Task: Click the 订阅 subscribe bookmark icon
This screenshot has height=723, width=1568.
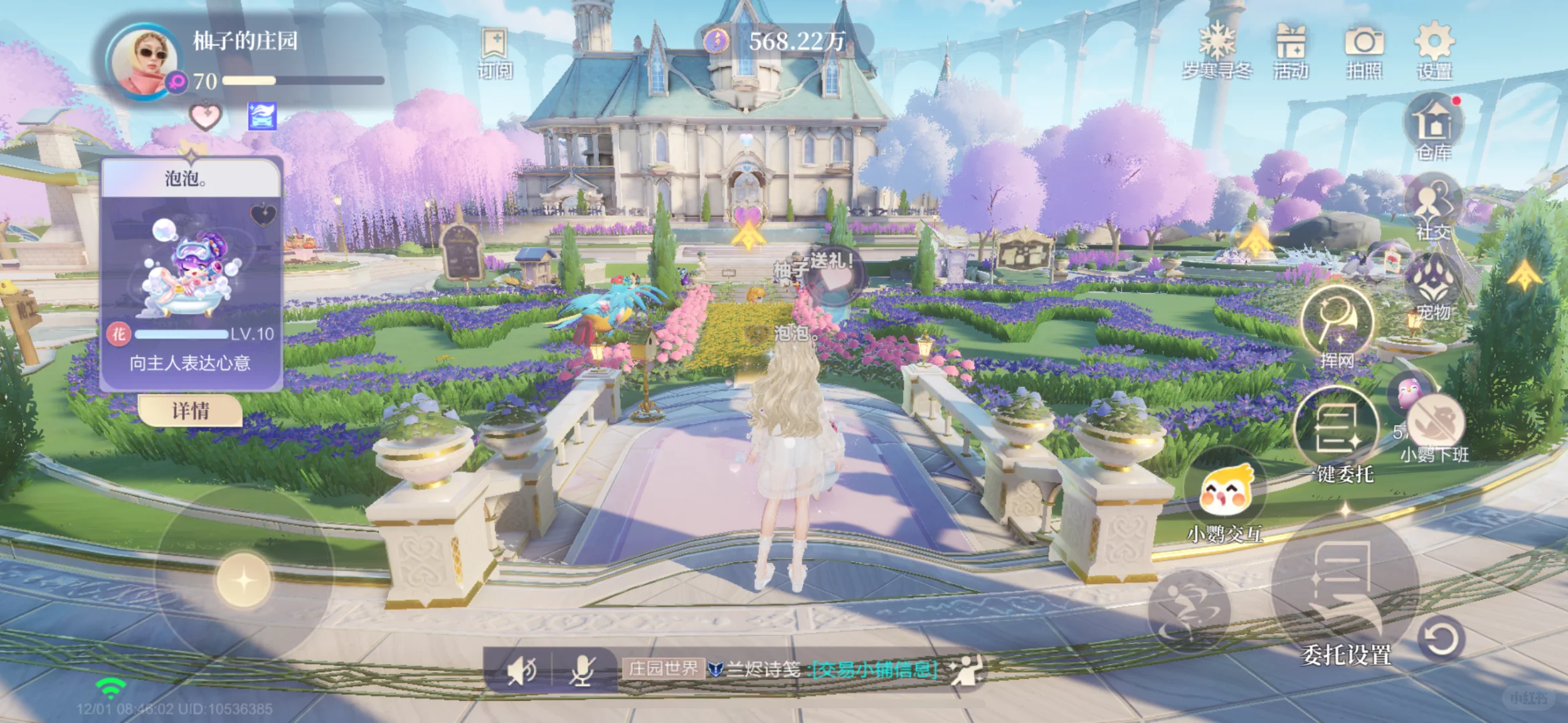Action: point(495,52)
